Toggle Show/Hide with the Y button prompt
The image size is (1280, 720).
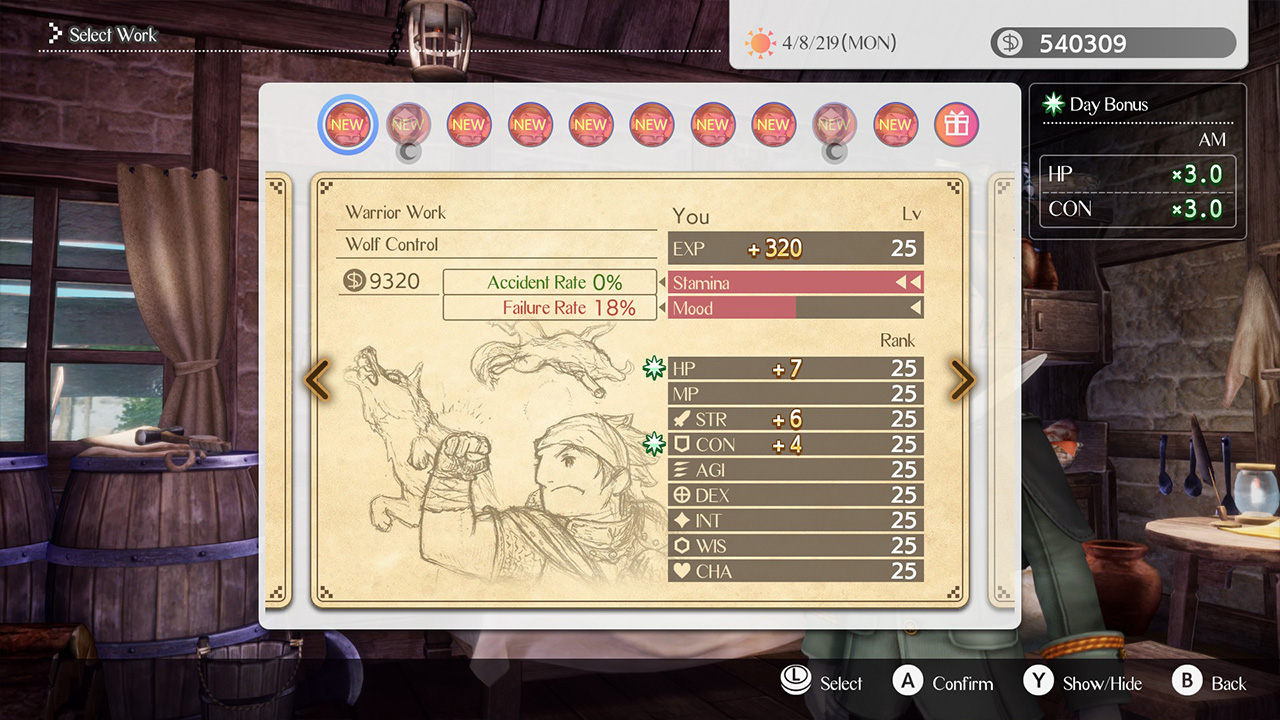1036,682
